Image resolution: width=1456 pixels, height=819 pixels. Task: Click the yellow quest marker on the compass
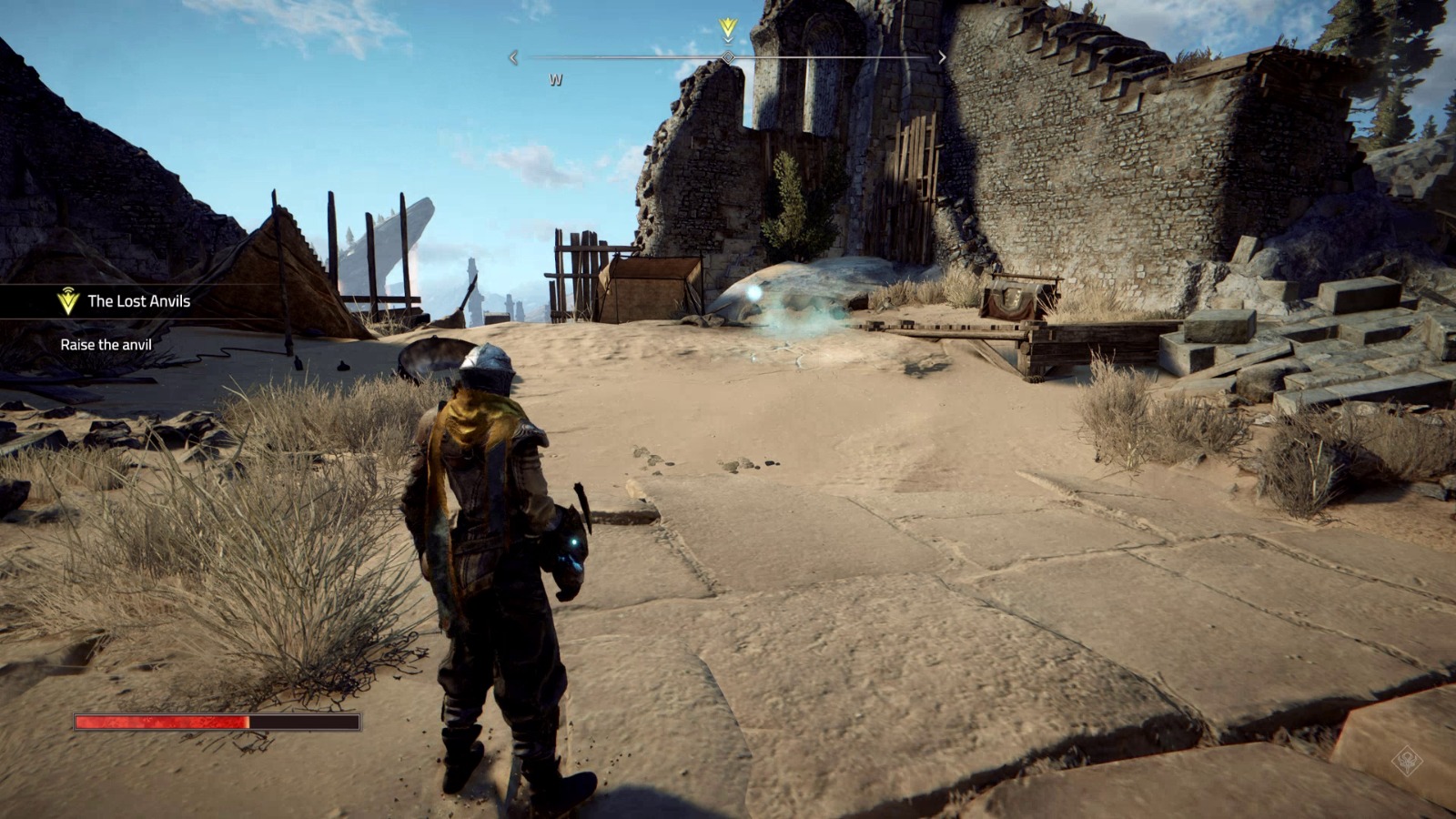pyautogui.click(x=727, y=29)
